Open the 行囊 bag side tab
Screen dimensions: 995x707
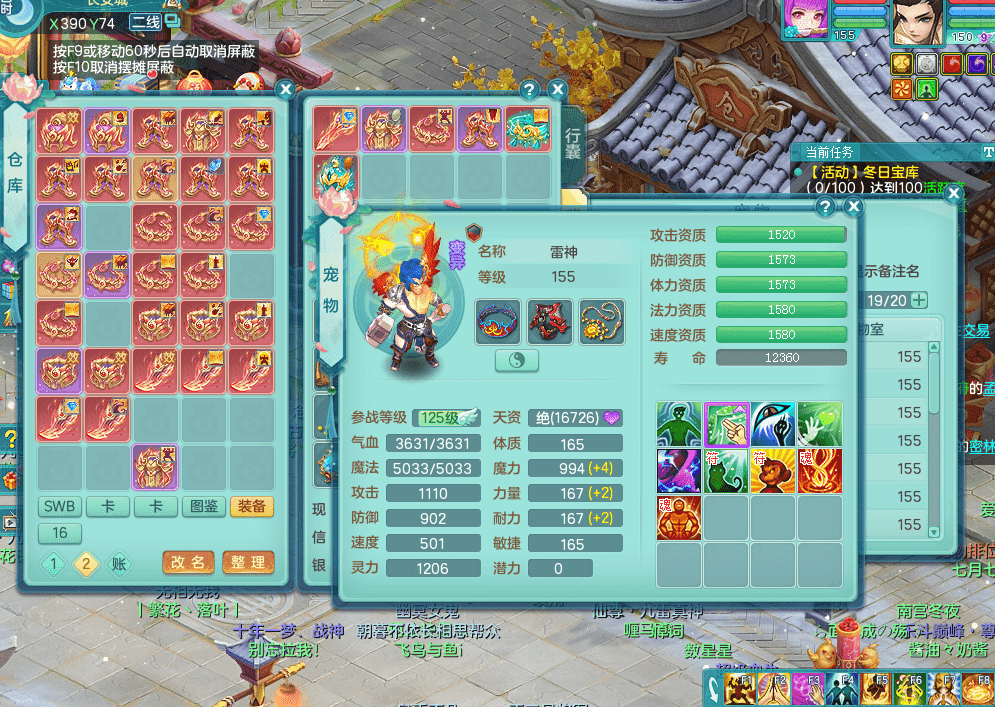(x=573, y=147)
